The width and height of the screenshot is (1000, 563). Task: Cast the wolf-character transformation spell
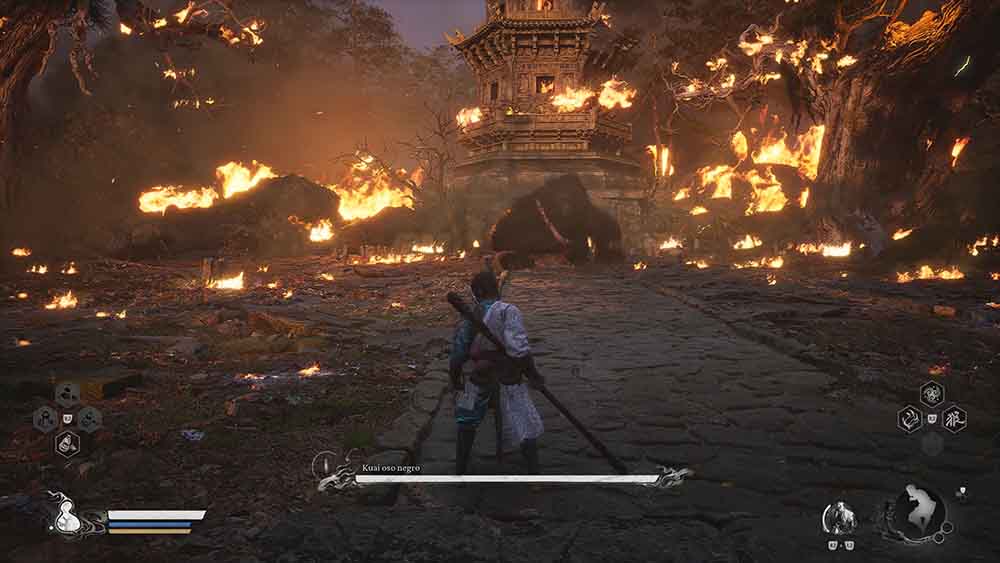[955, 418]
